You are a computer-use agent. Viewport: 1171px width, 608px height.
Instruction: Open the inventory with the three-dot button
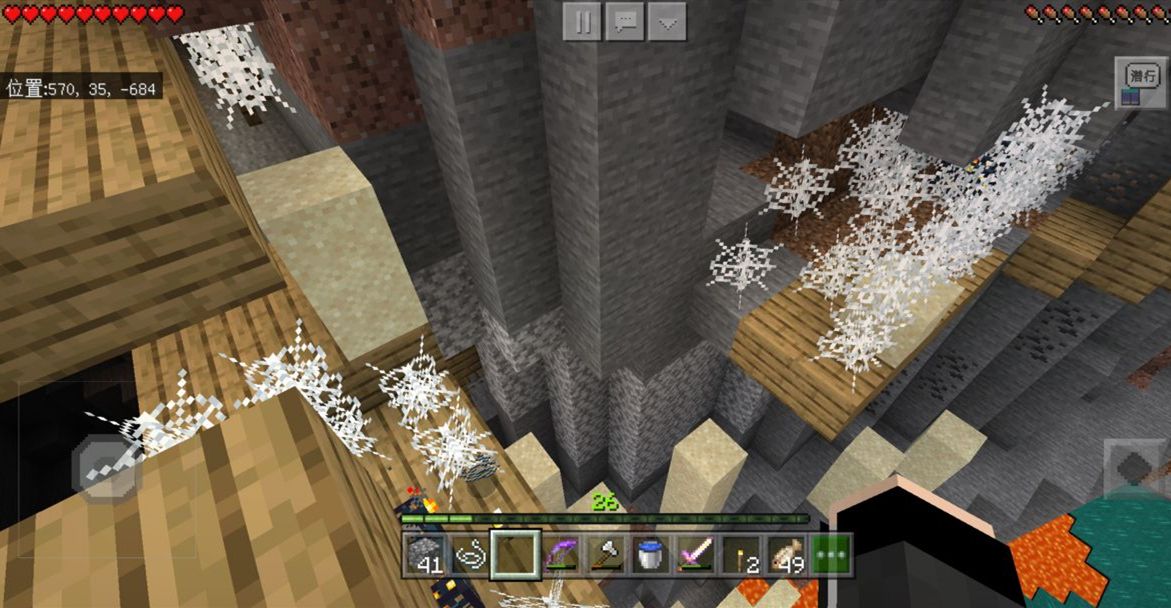833,554
